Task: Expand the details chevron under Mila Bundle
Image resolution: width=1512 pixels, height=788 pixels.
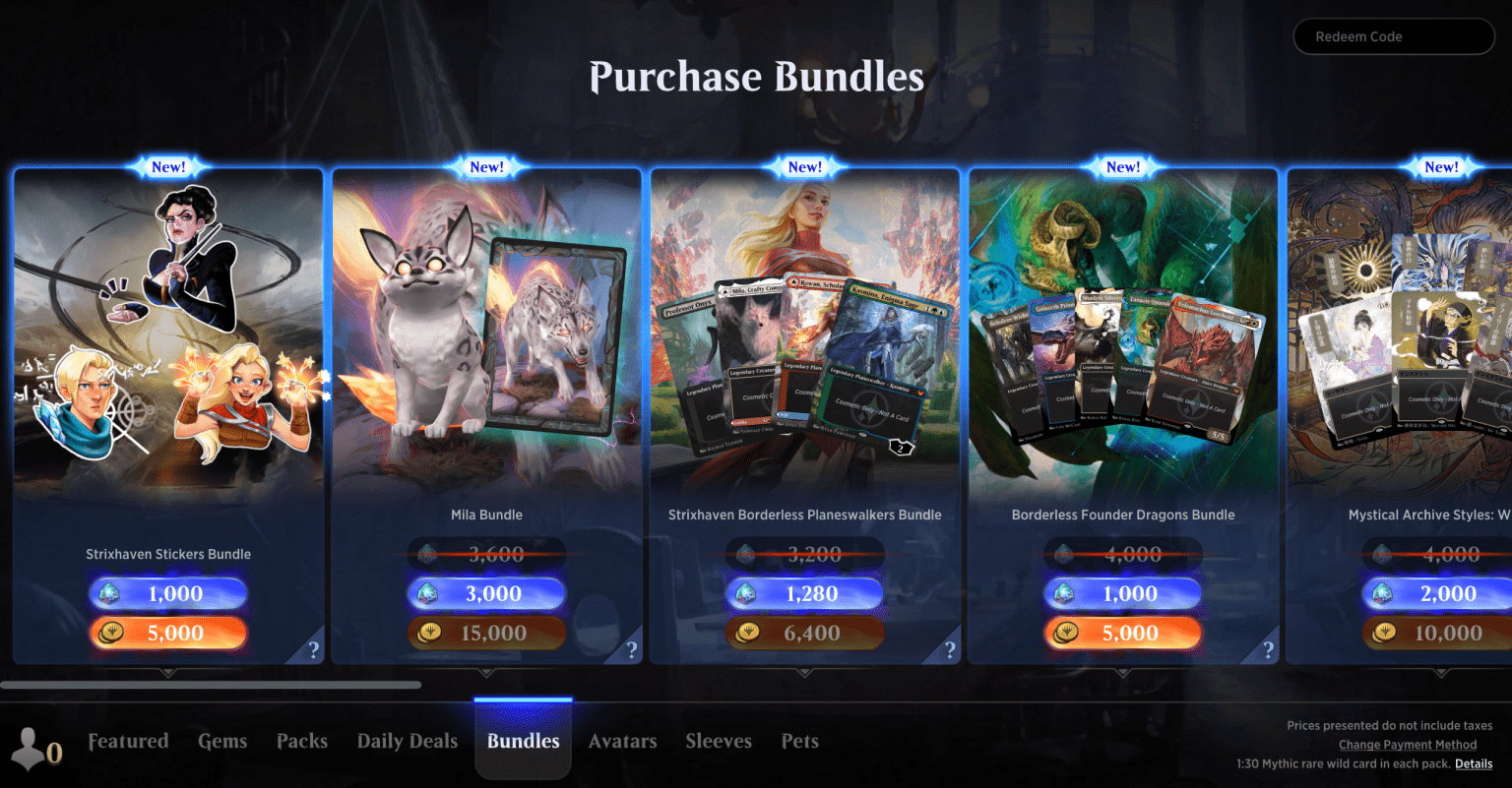Action: 486,674
